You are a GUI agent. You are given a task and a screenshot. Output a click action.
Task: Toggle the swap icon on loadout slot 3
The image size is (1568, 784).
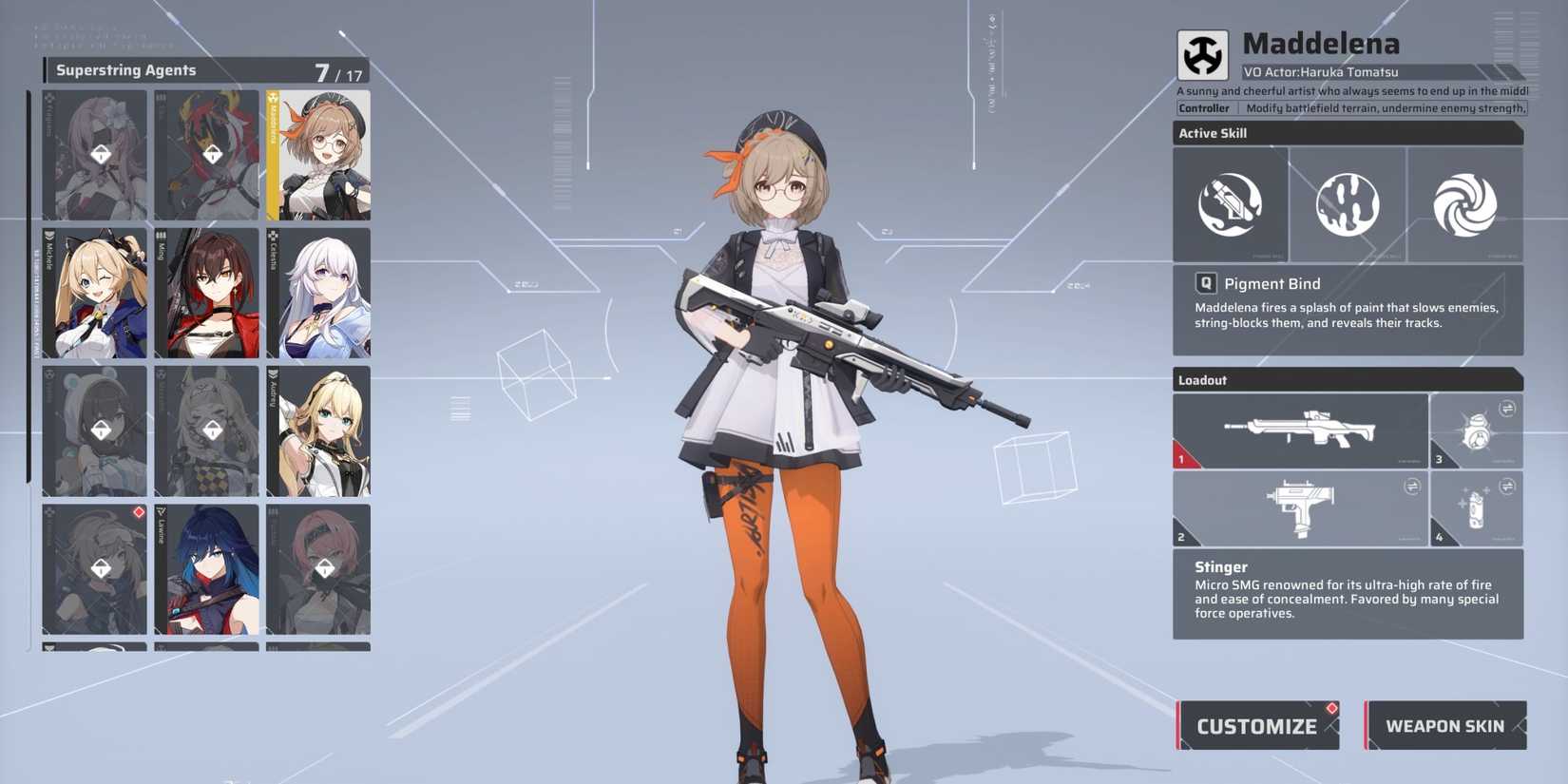[1507, 411]
